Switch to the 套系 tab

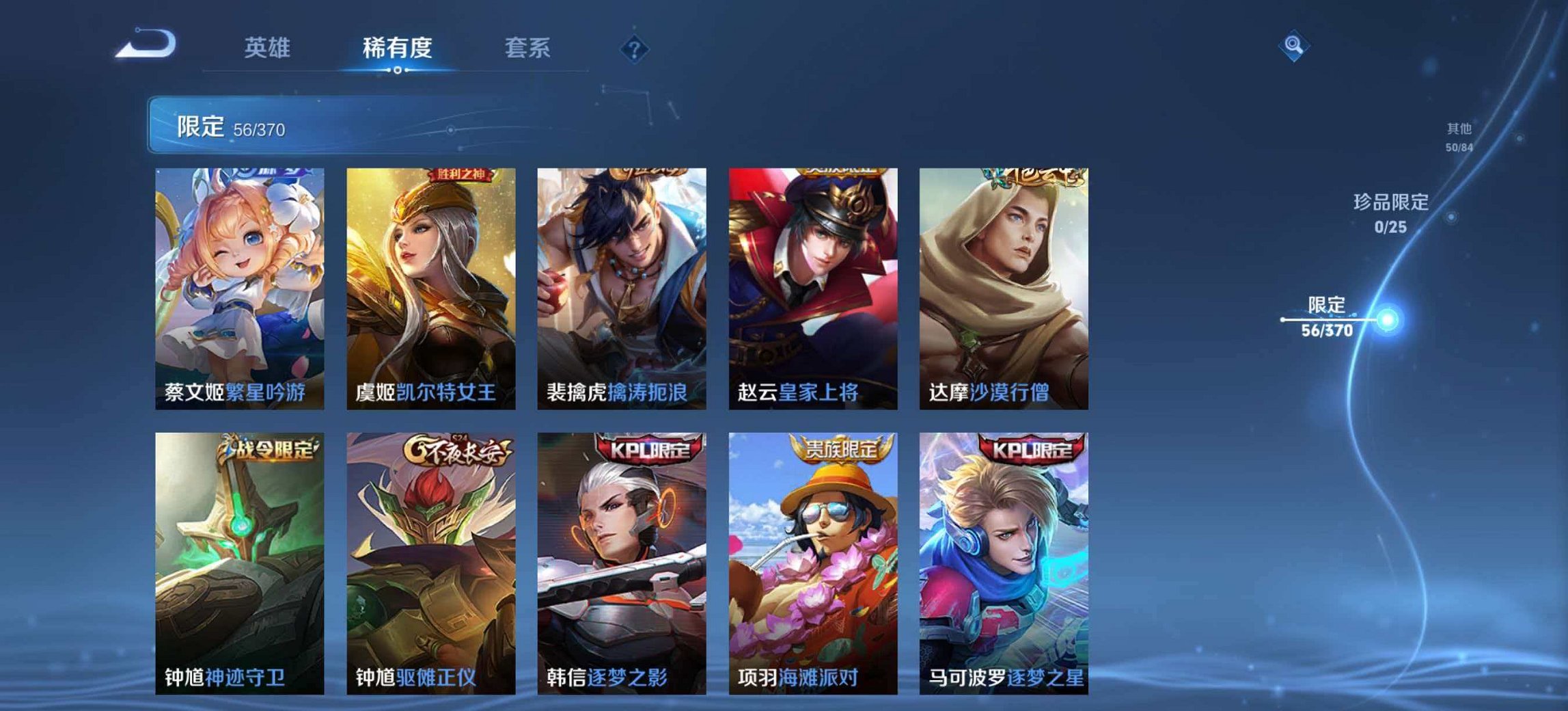[x=527, y=48]
